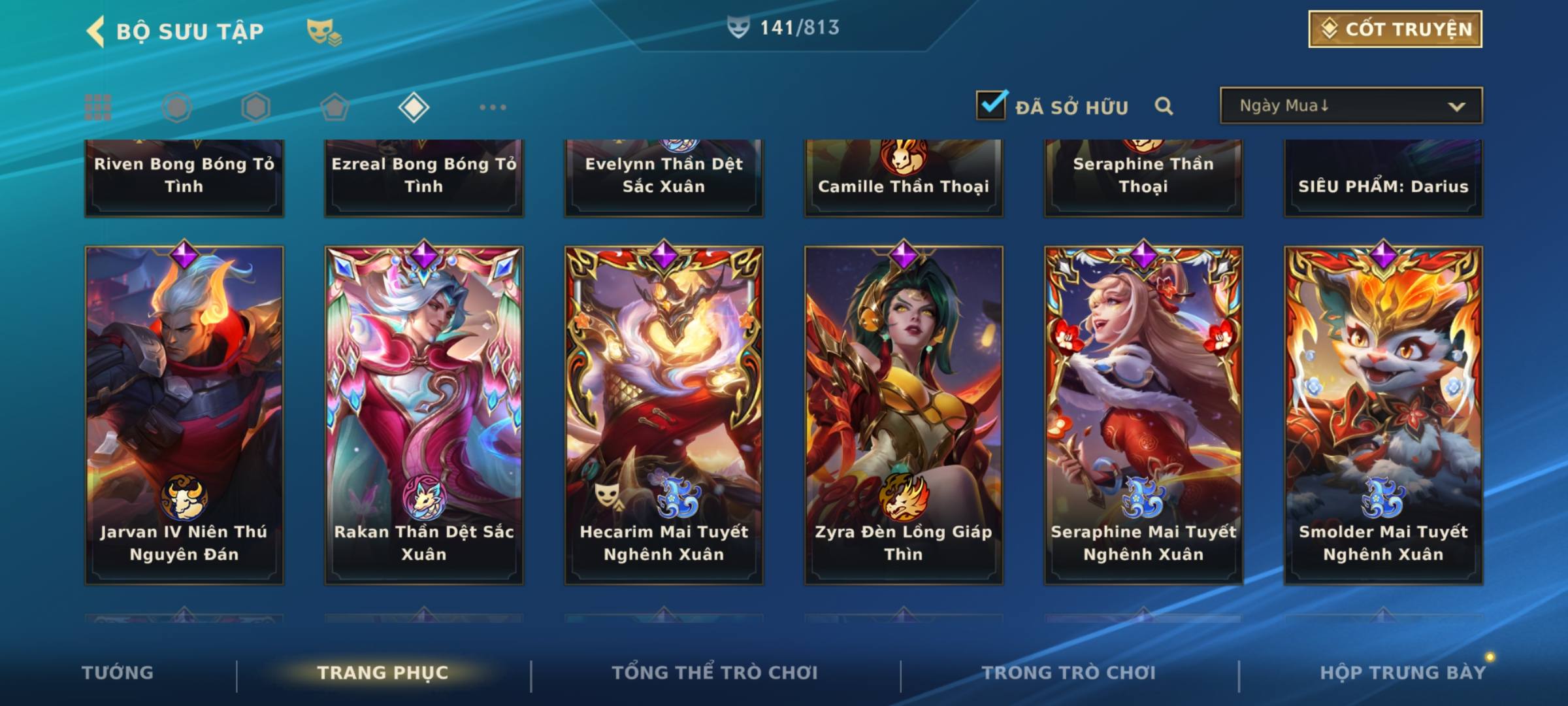The image size is (1568, 706).
Task: Go to the Hộp Trưng Bày tab
Action: point(1403,673)
